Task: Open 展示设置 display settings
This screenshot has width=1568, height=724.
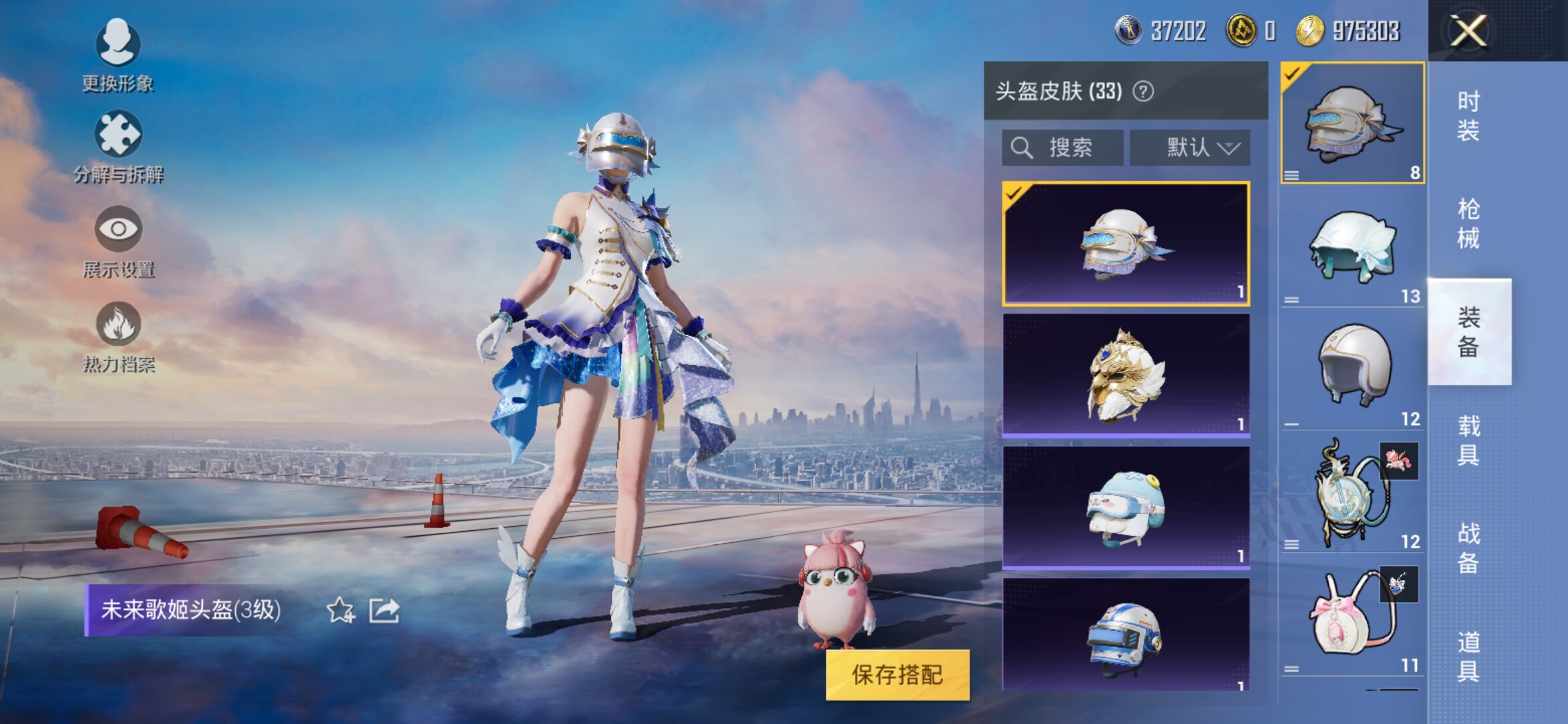Action: point(119,241)
